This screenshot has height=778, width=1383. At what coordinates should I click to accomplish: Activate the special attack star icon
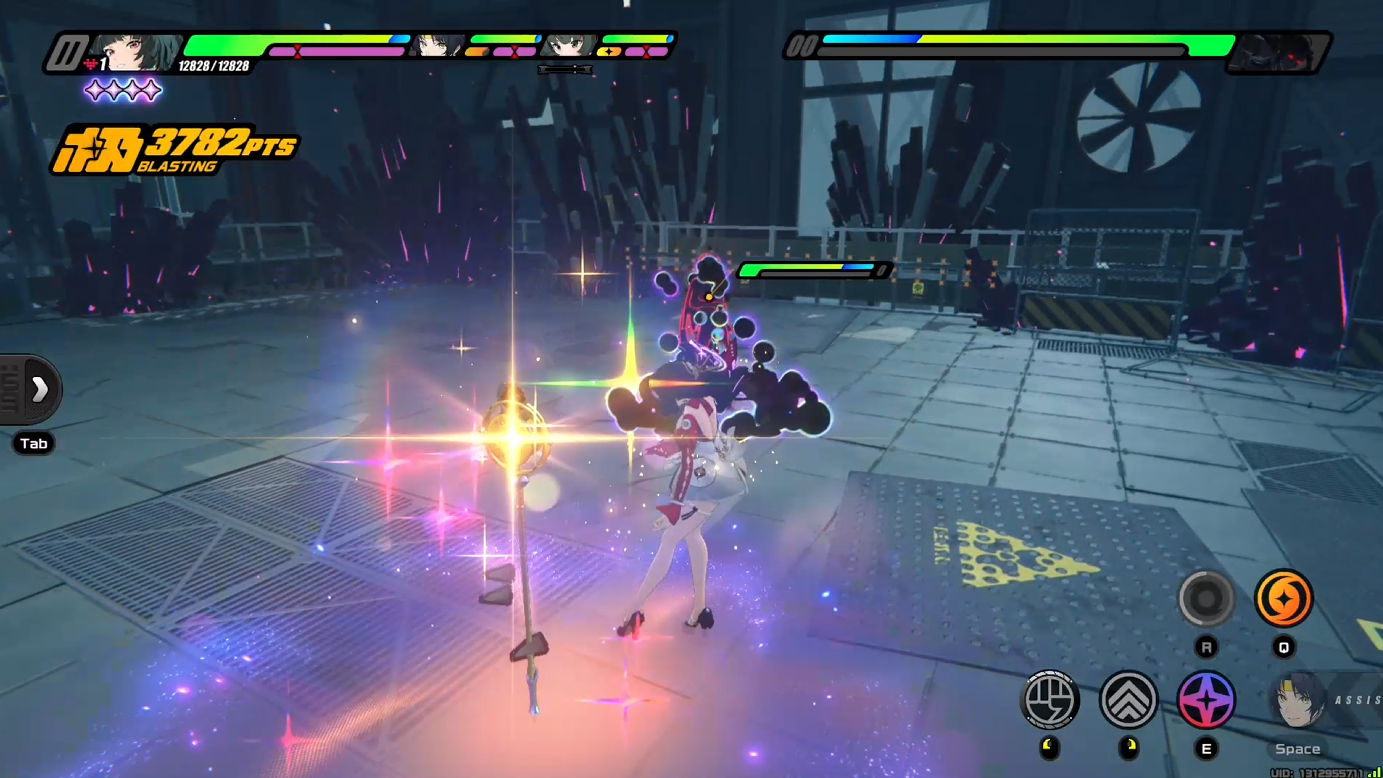(1207, 701)
